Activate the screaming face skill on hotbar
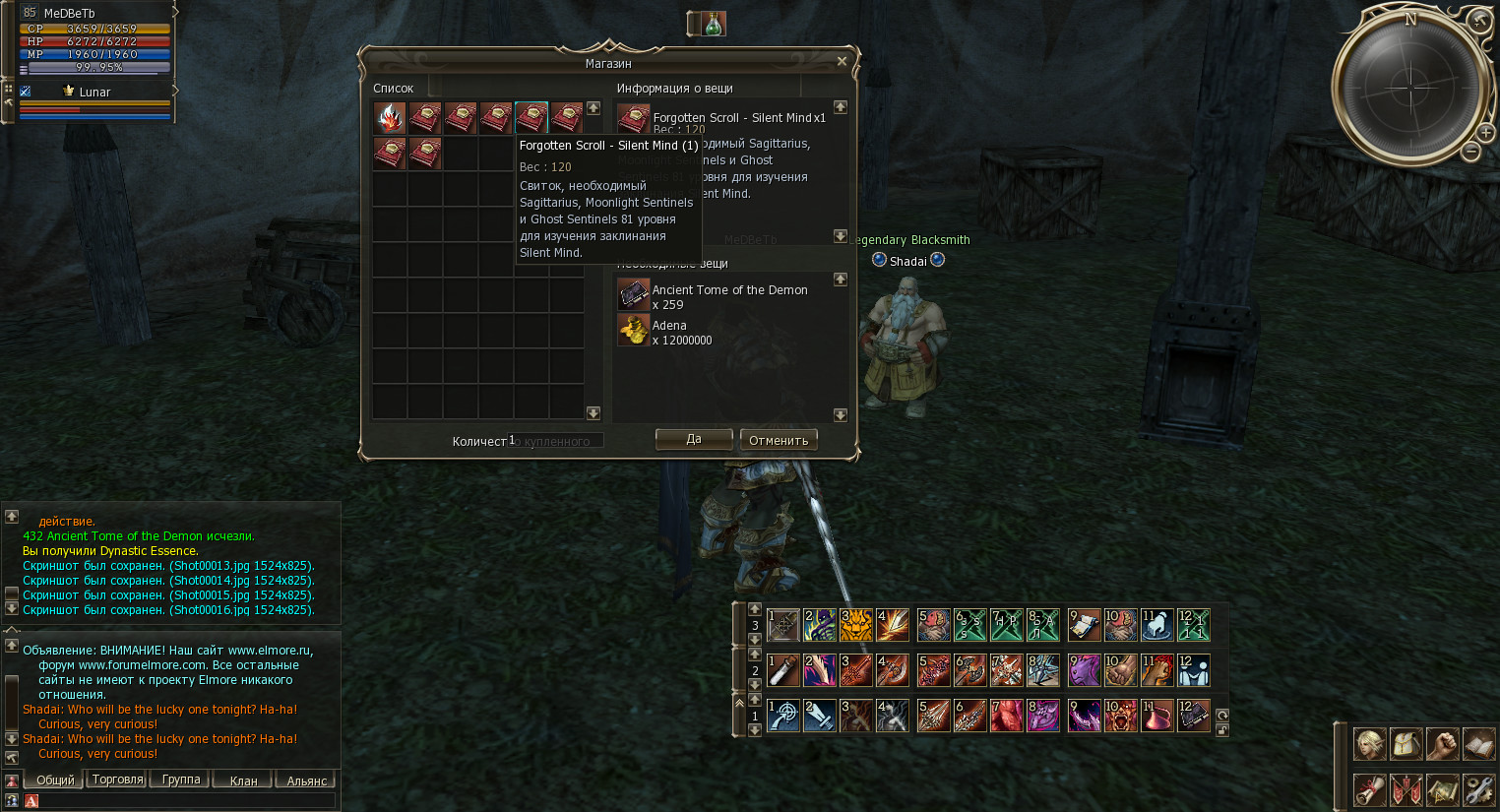1500x812 pixels. click(x=1121, y=716)
